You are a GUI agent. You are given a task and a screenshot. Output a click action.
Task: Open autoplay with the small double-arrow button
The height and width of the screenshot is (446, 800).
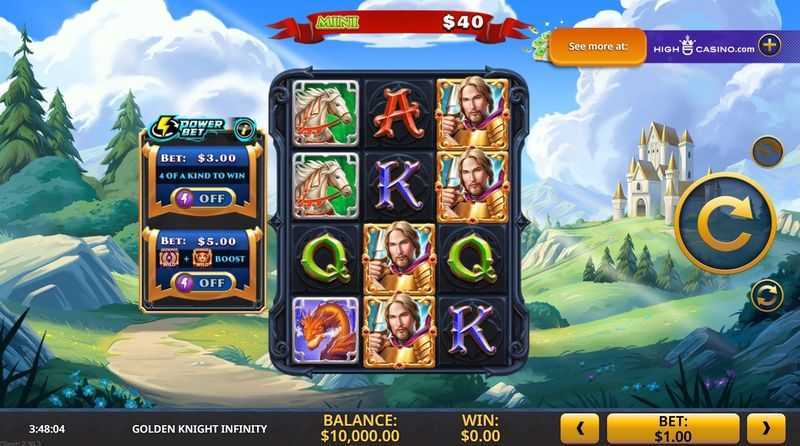click(766, 296)
